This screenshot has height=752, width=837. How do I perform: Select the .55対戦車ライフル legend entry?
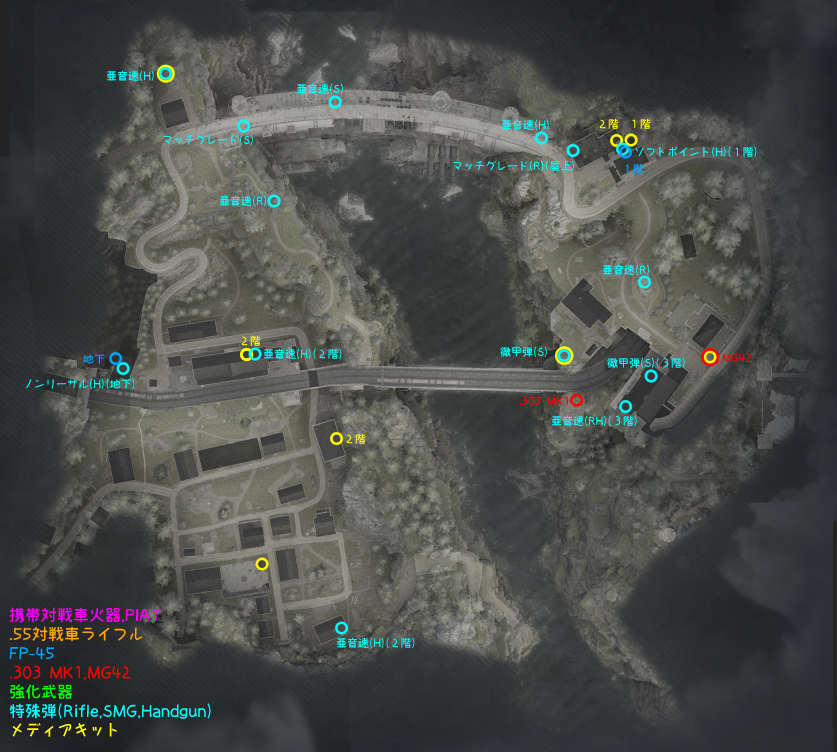75,633
